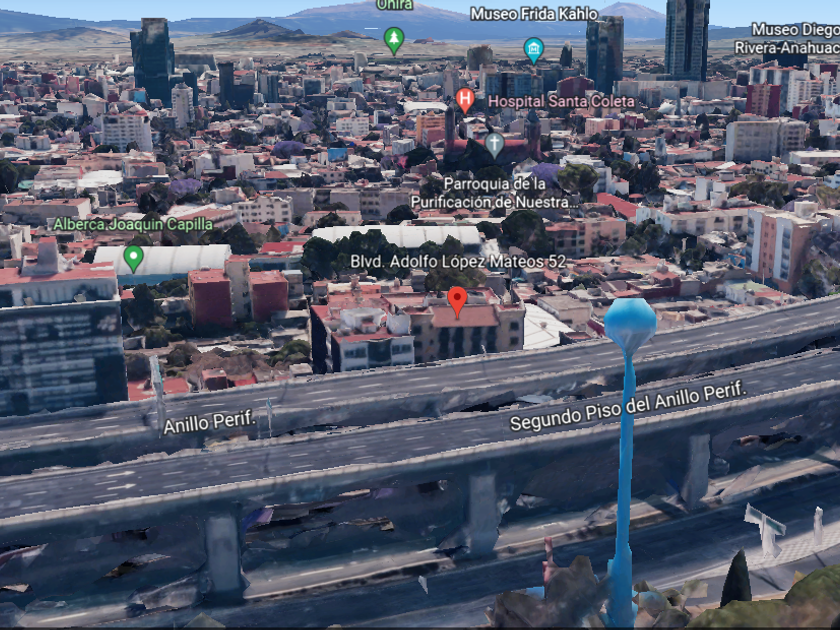Screen dimensions: 840x630
Task: Open the green tree park marker
Action: (x=394, y=39)
